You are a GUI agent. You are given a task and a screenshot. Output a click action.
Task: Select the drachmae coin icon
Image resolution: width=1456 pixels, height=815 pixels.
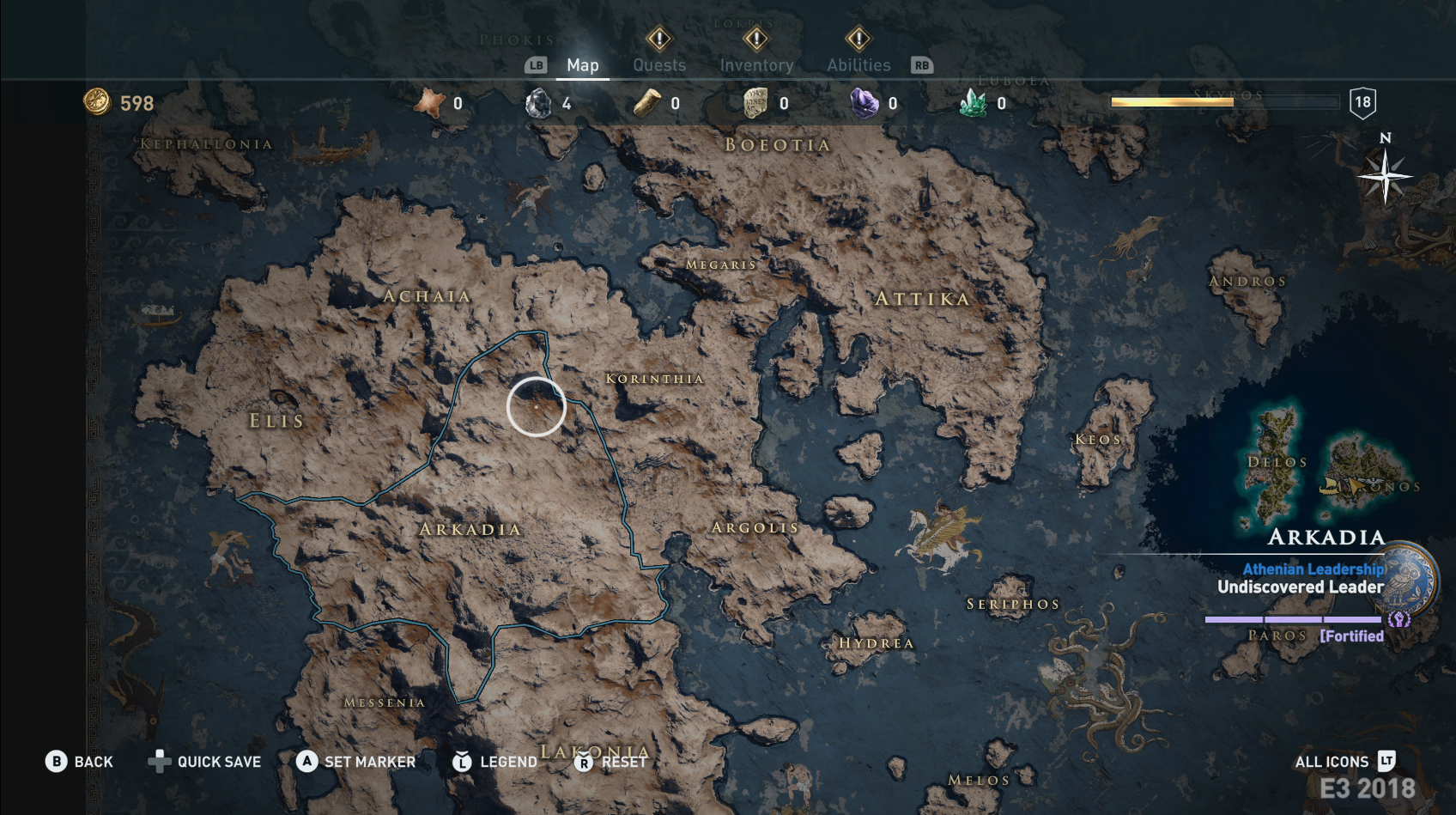[x=97, y=103]
